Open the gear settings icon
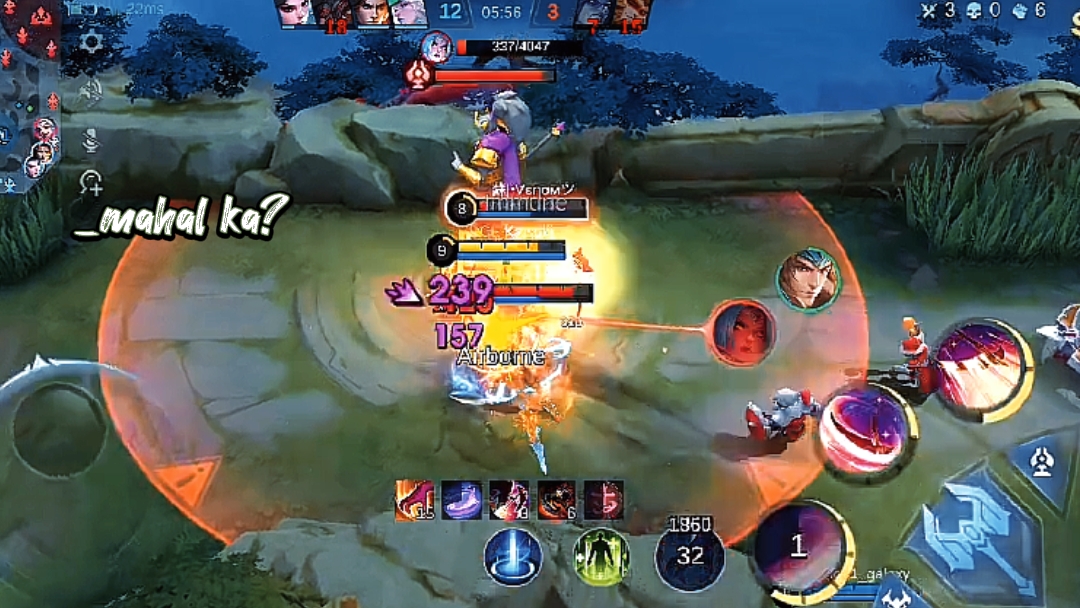Screen dimensions: 1080x608 (x=92, y=42)
